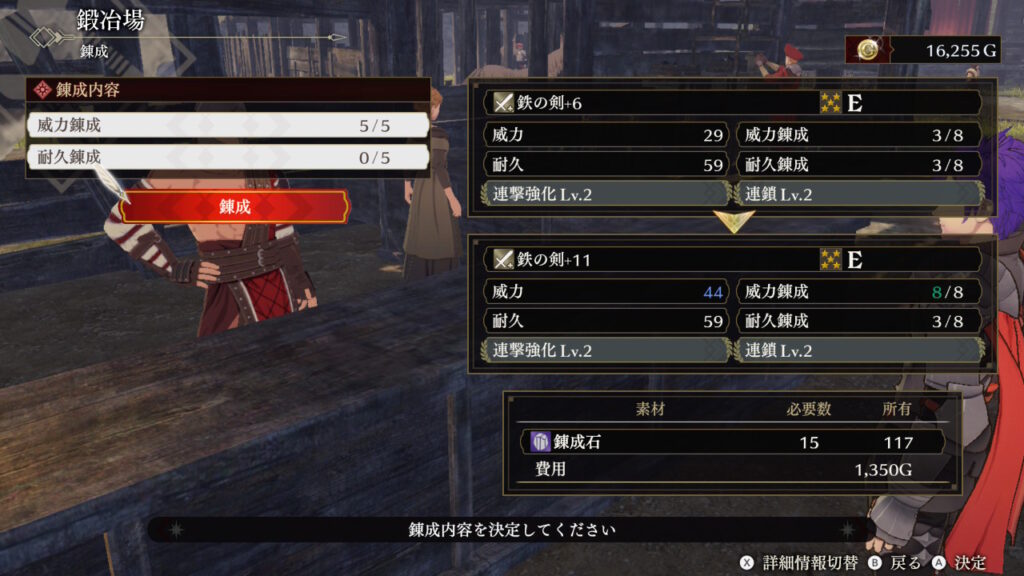This screenshot has width=1024, height=576.
Task: Choose the 耐久錬成 forging row
Action: coord(228,158)
